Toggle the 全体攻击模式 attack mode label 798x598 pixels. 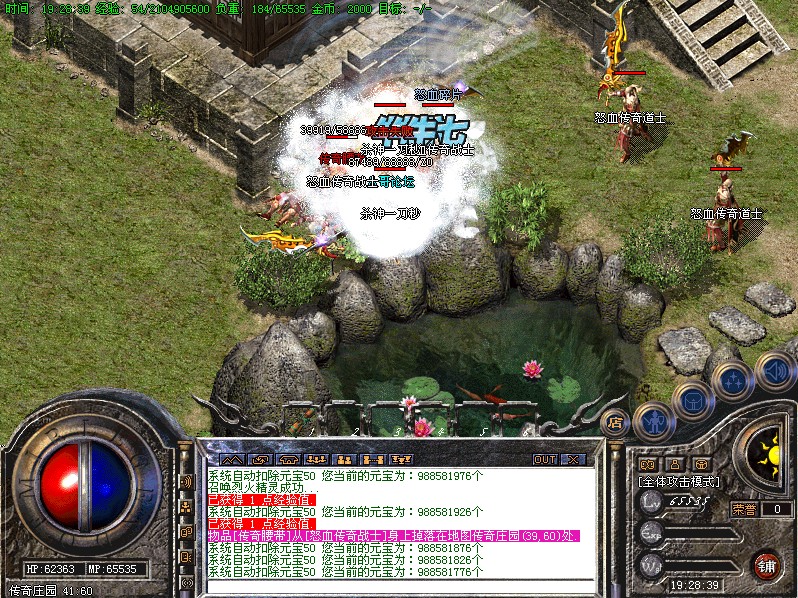(x=681, y=481)
